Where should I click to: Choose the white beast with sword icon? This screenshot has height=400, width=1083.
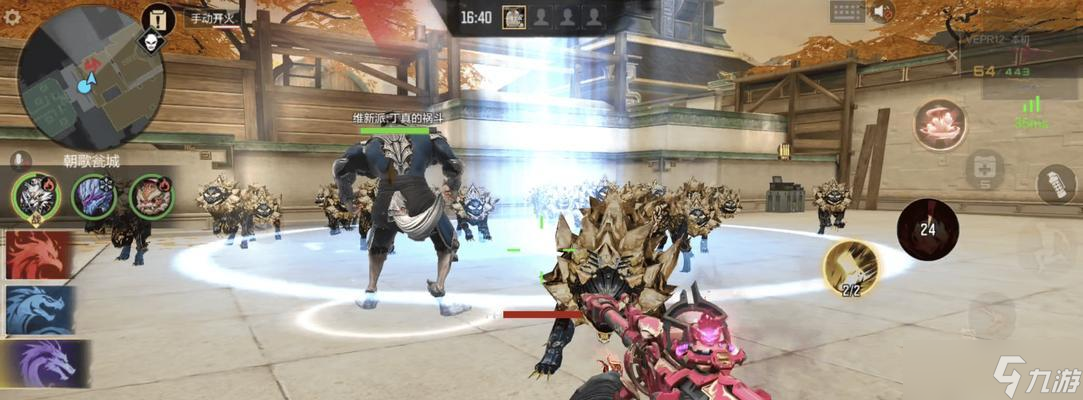coord(36,196)
